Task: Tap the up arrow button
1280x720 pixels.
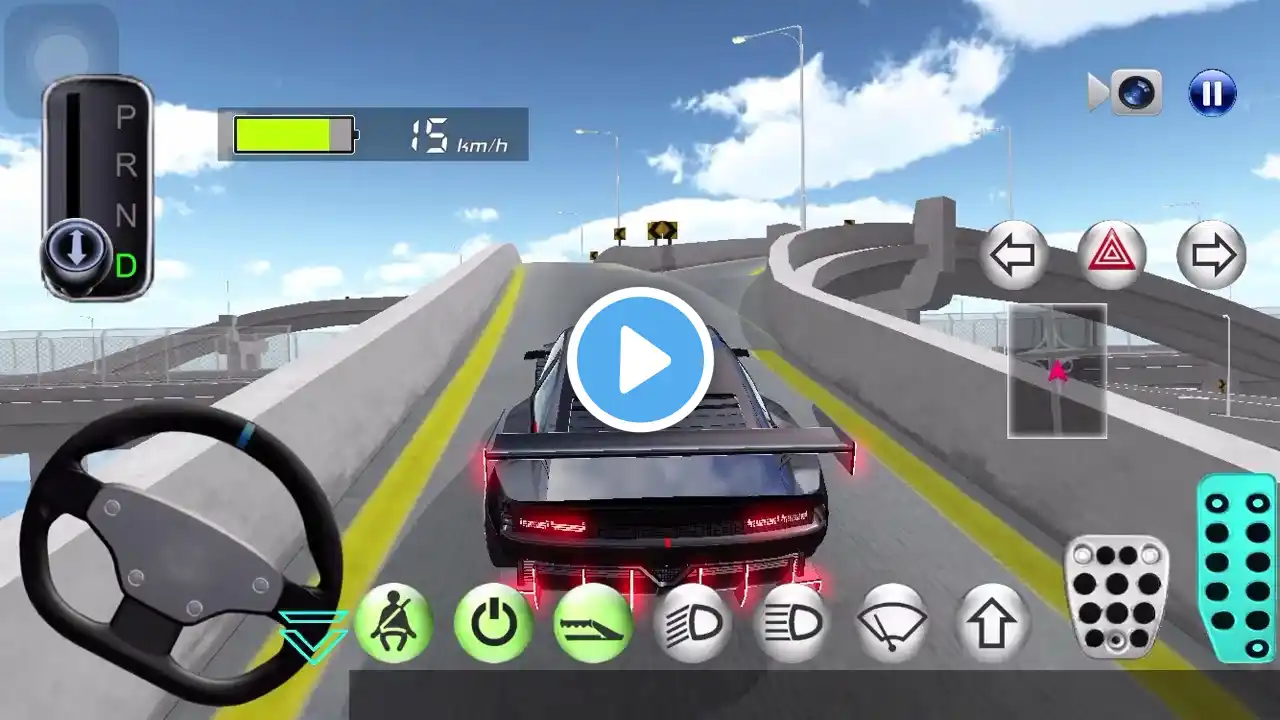Action: tap(992, 624)
